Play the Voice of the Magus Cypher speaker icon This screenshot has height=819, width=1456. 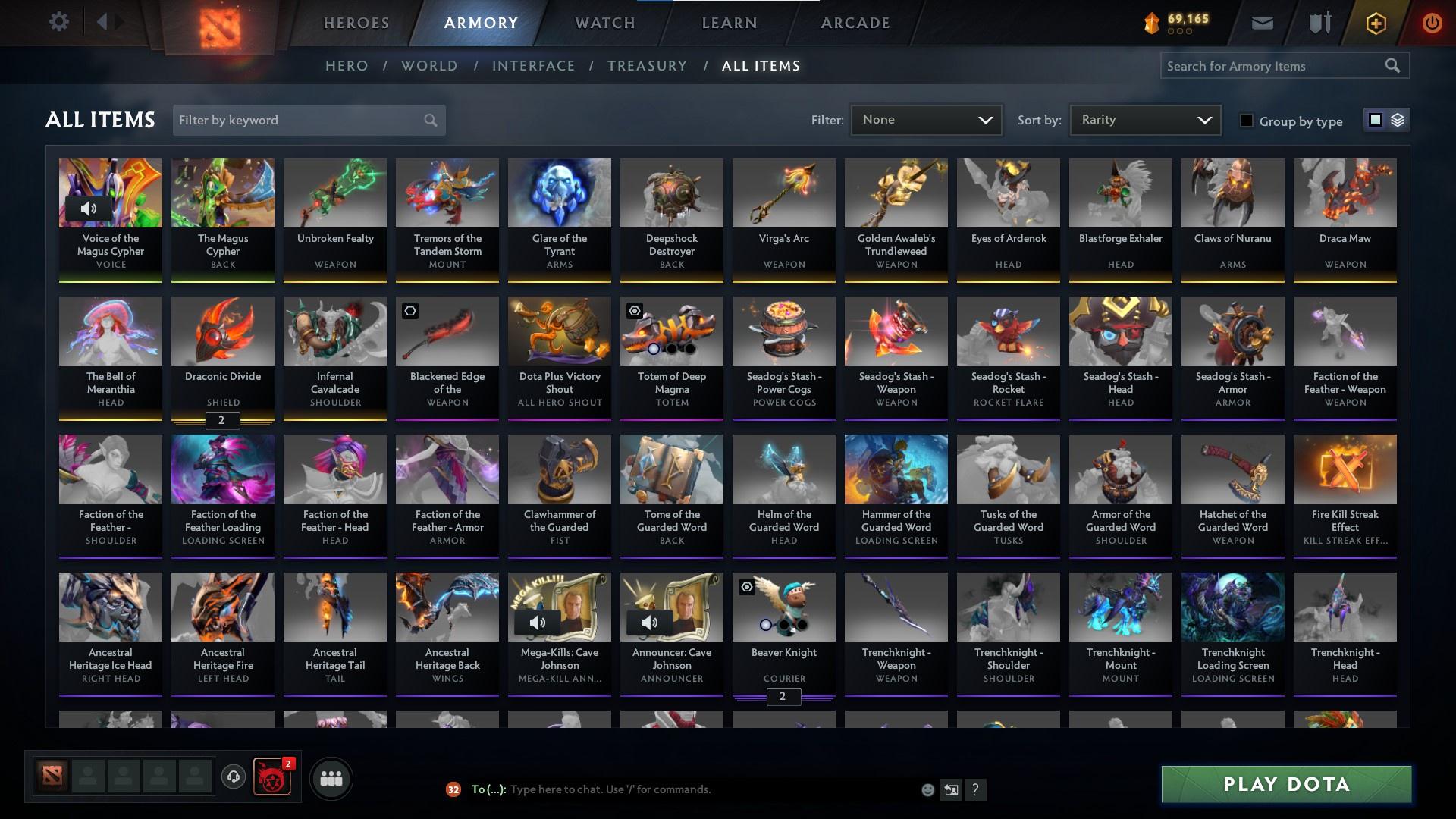[88, 208]
